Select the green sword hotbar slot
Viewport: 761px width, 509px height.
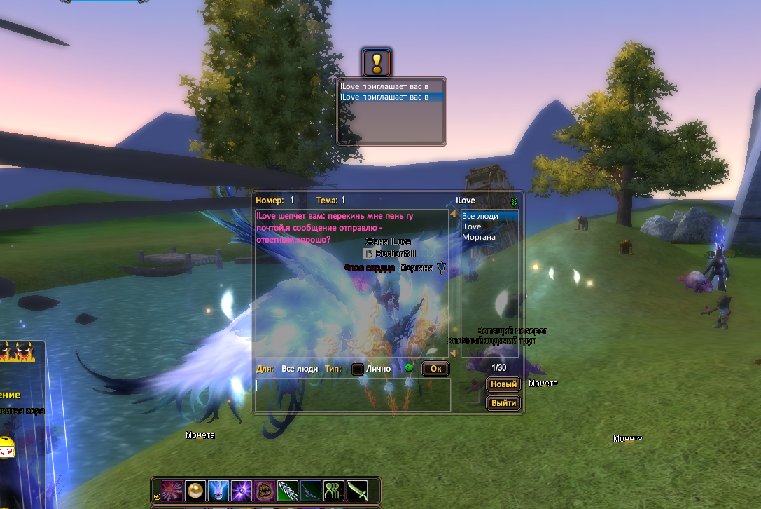(x=357, y=491)
